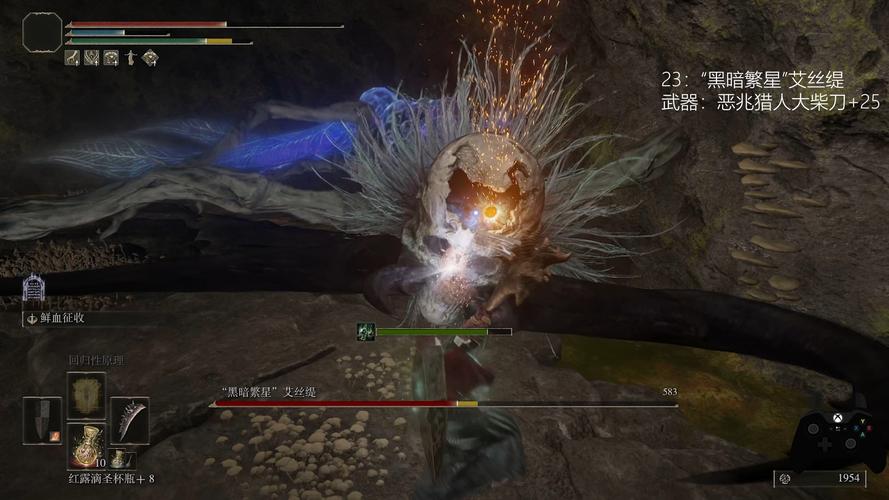Use the 红露滴圣杯瓶 flask slot
This screenshot has height=500, width=889.
pyautogui.click(x=86, y=445)
